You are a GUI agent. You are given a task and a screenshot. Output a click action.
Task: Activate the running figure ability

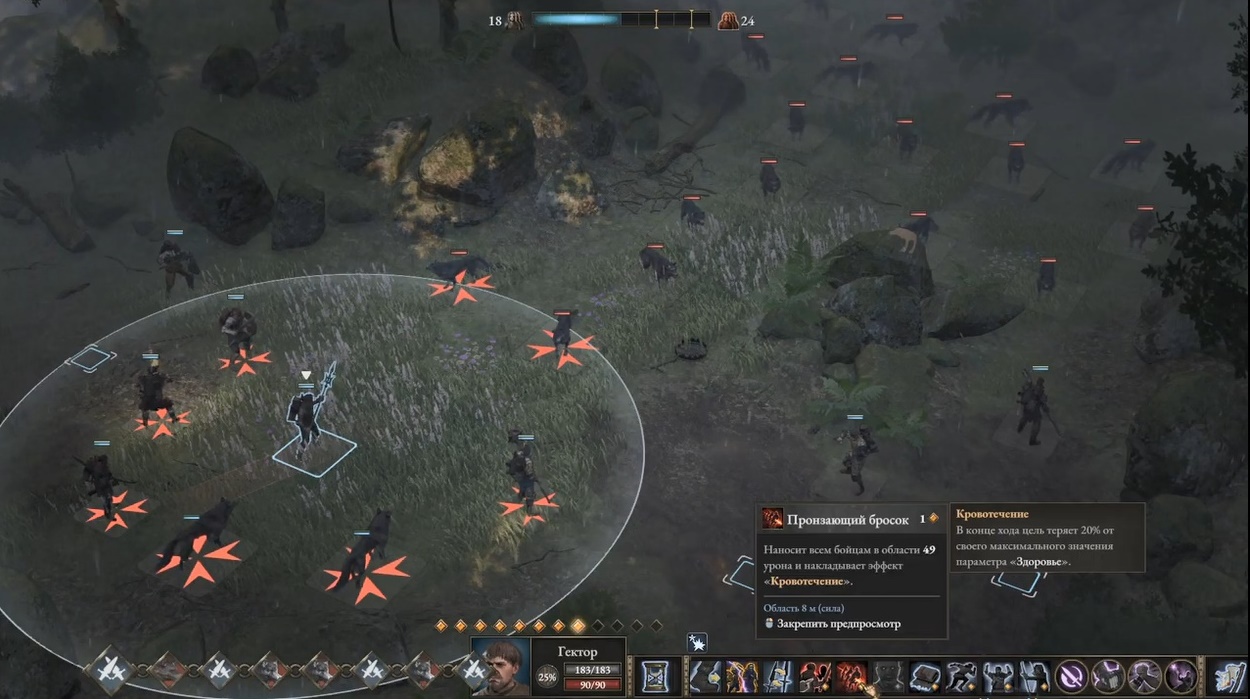(x=960, y=677)
